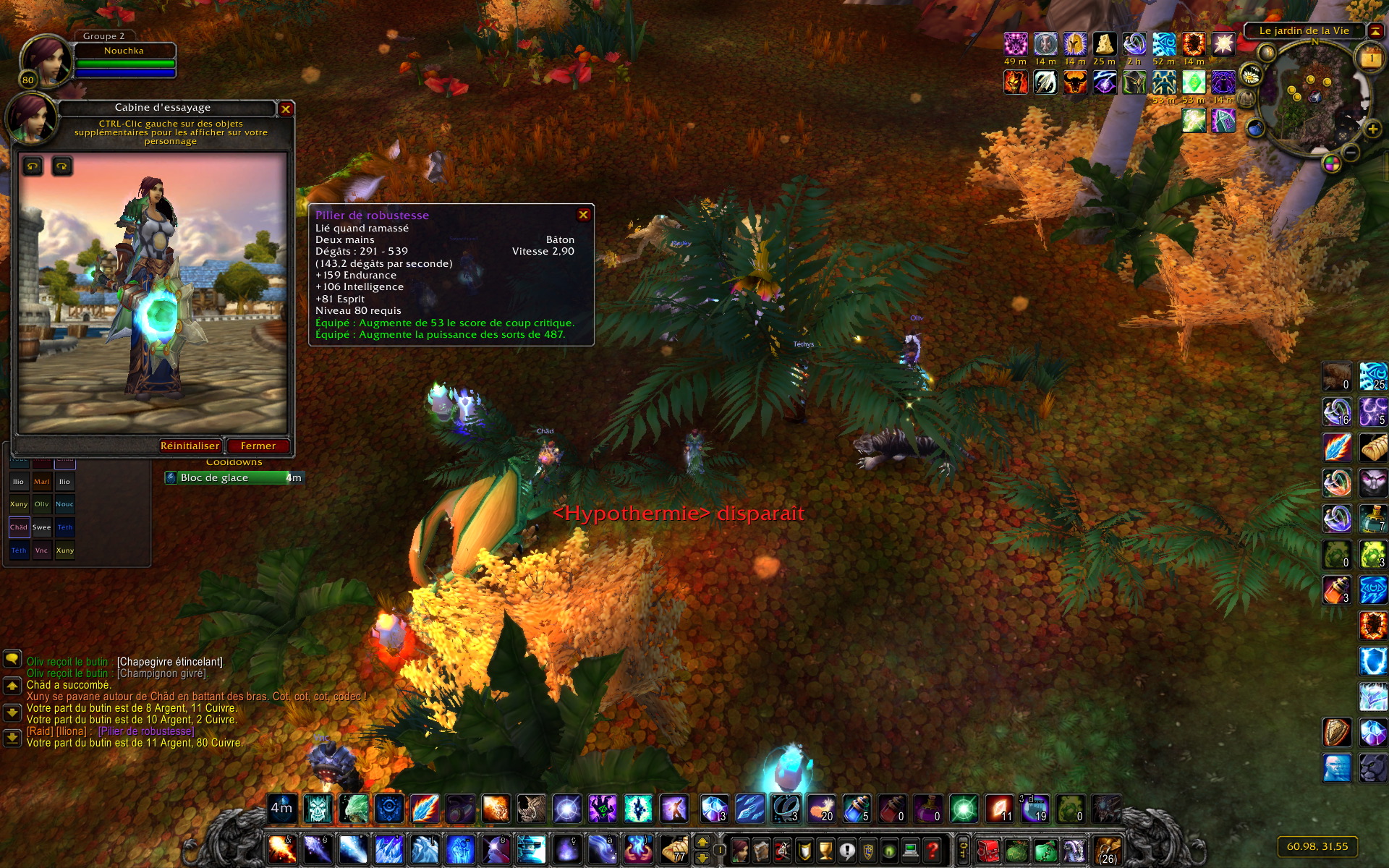1389x868 pixels.
Task: Select the Marl raid frame
Action: pos(42,482)
